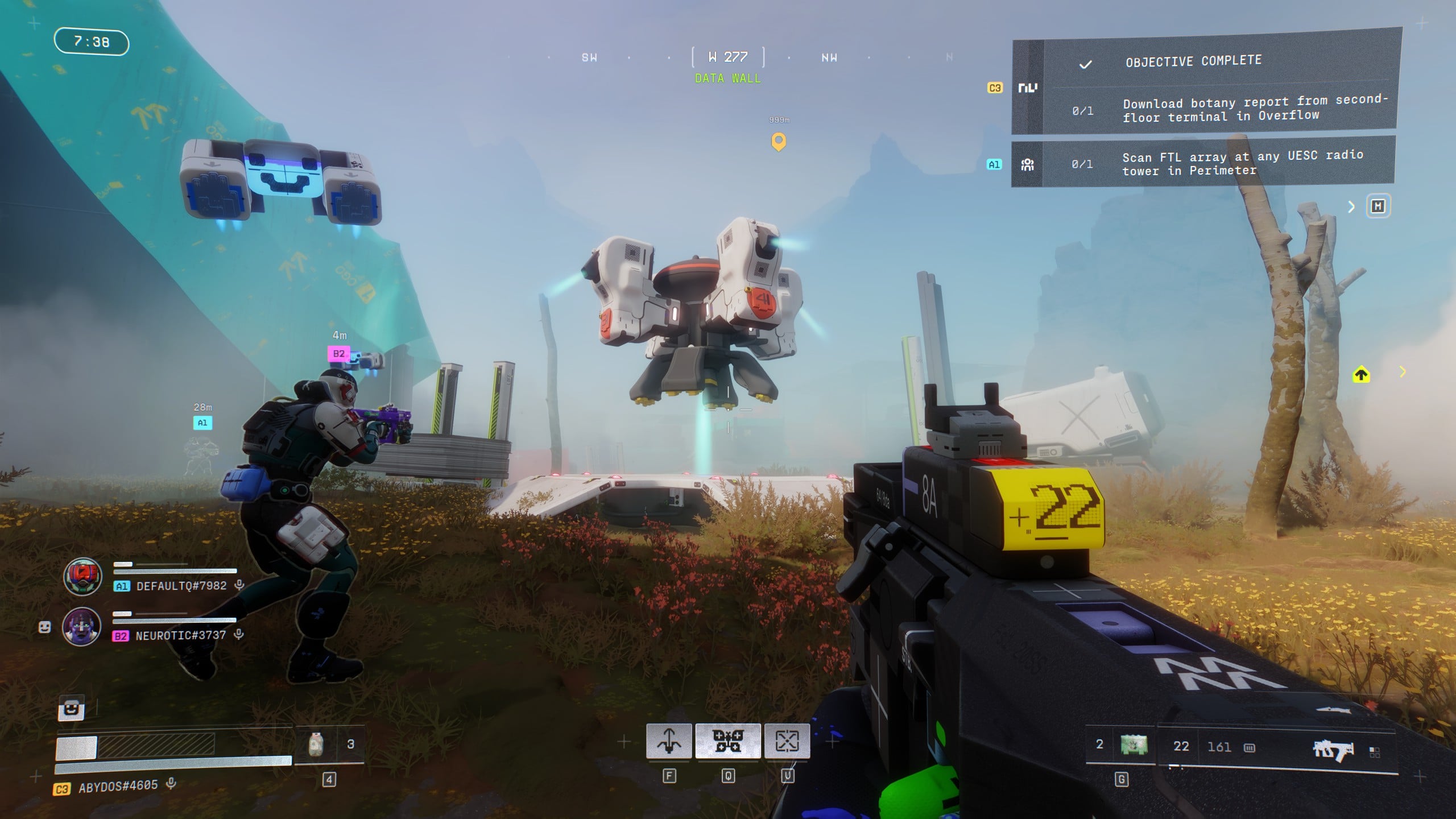Select the equipped submachine gun icon
The image size is (1456, 819).
1333,751
